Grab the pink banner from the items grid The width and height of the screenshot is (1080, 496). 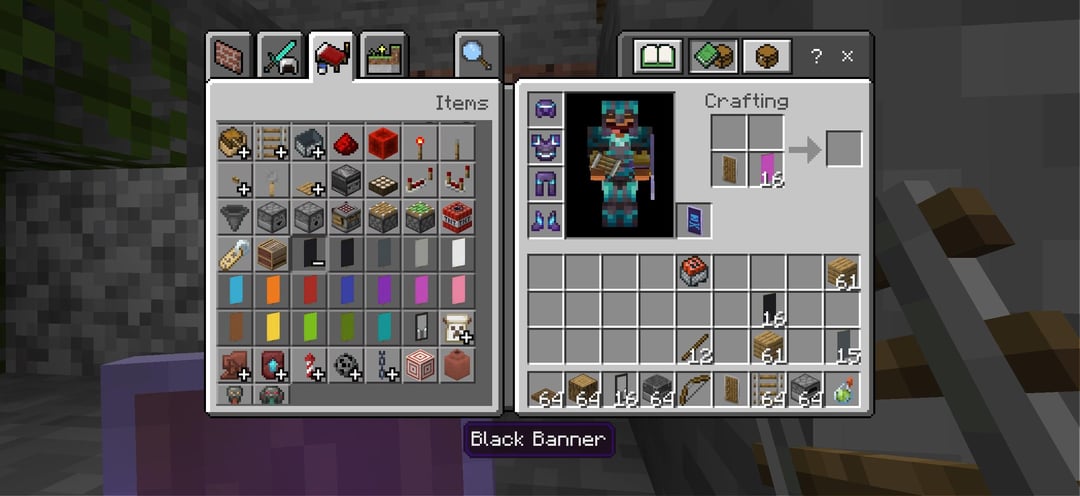(457, 290)
